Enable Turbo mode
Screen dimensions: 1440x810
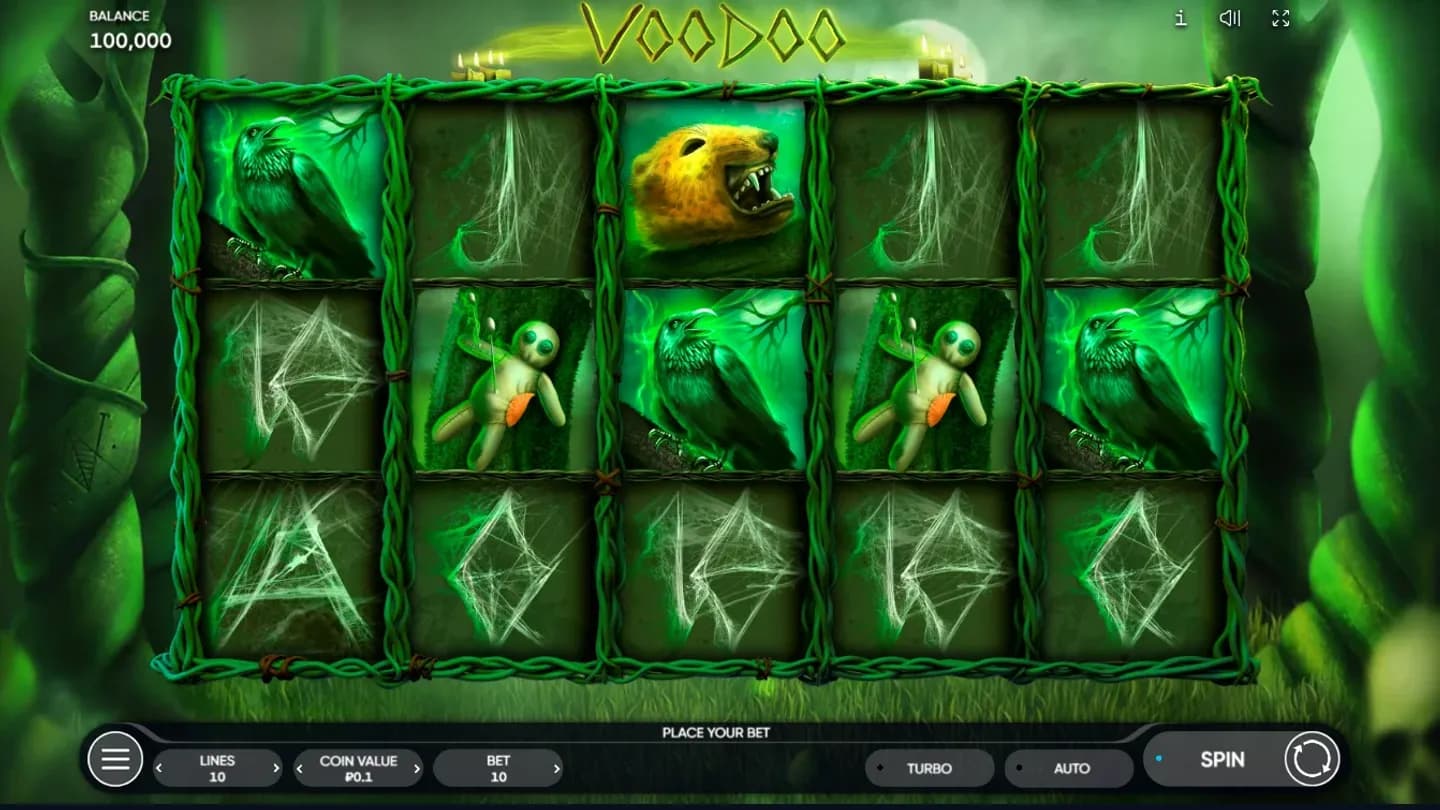tap(929, 768)
